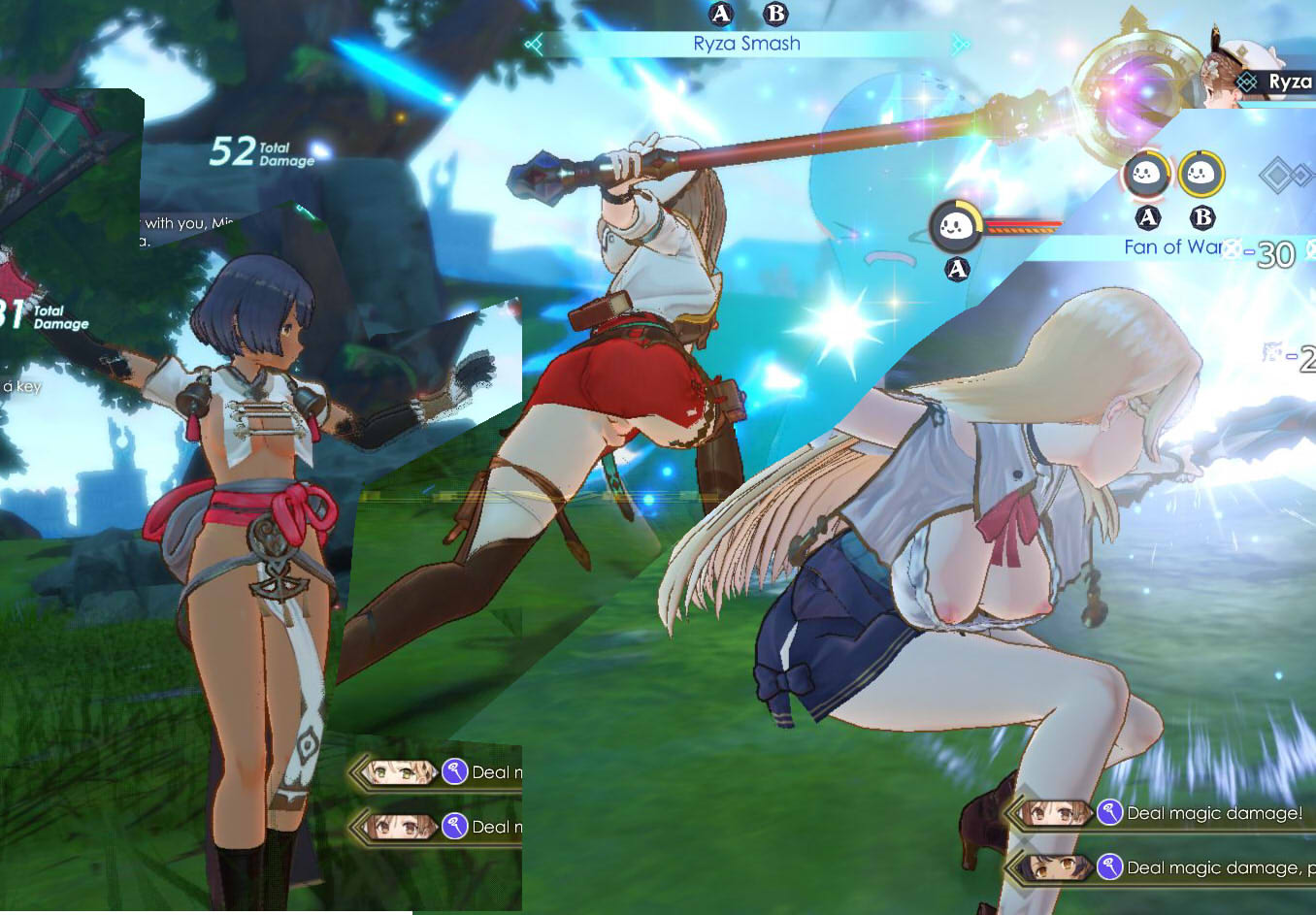Choose the Fan of War skill
This screenshot has width=1316, height=915.
click(x=1172, y=247)
